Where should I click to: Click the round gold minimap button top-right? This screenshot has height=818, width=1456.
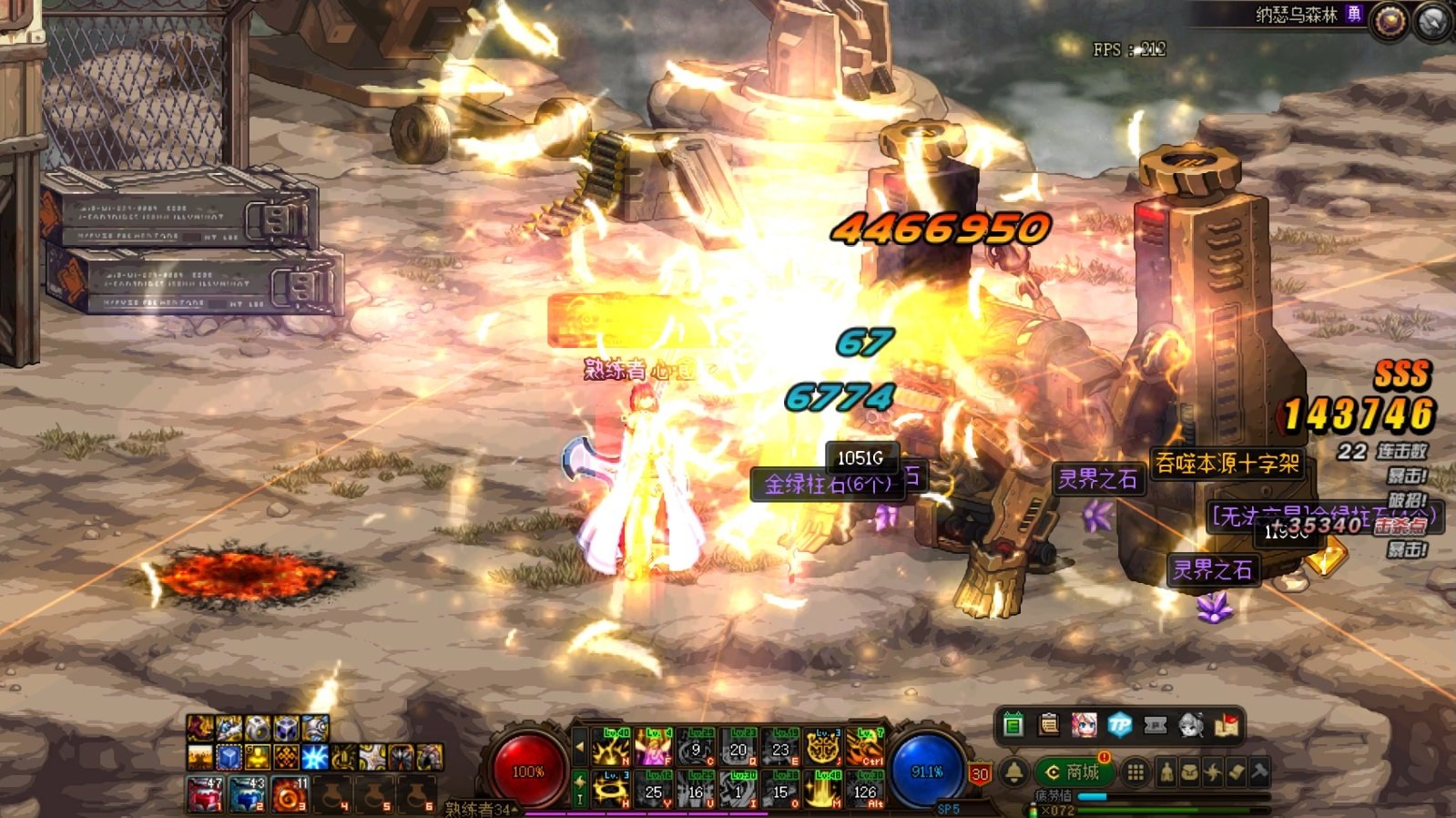pos(1390,22)
